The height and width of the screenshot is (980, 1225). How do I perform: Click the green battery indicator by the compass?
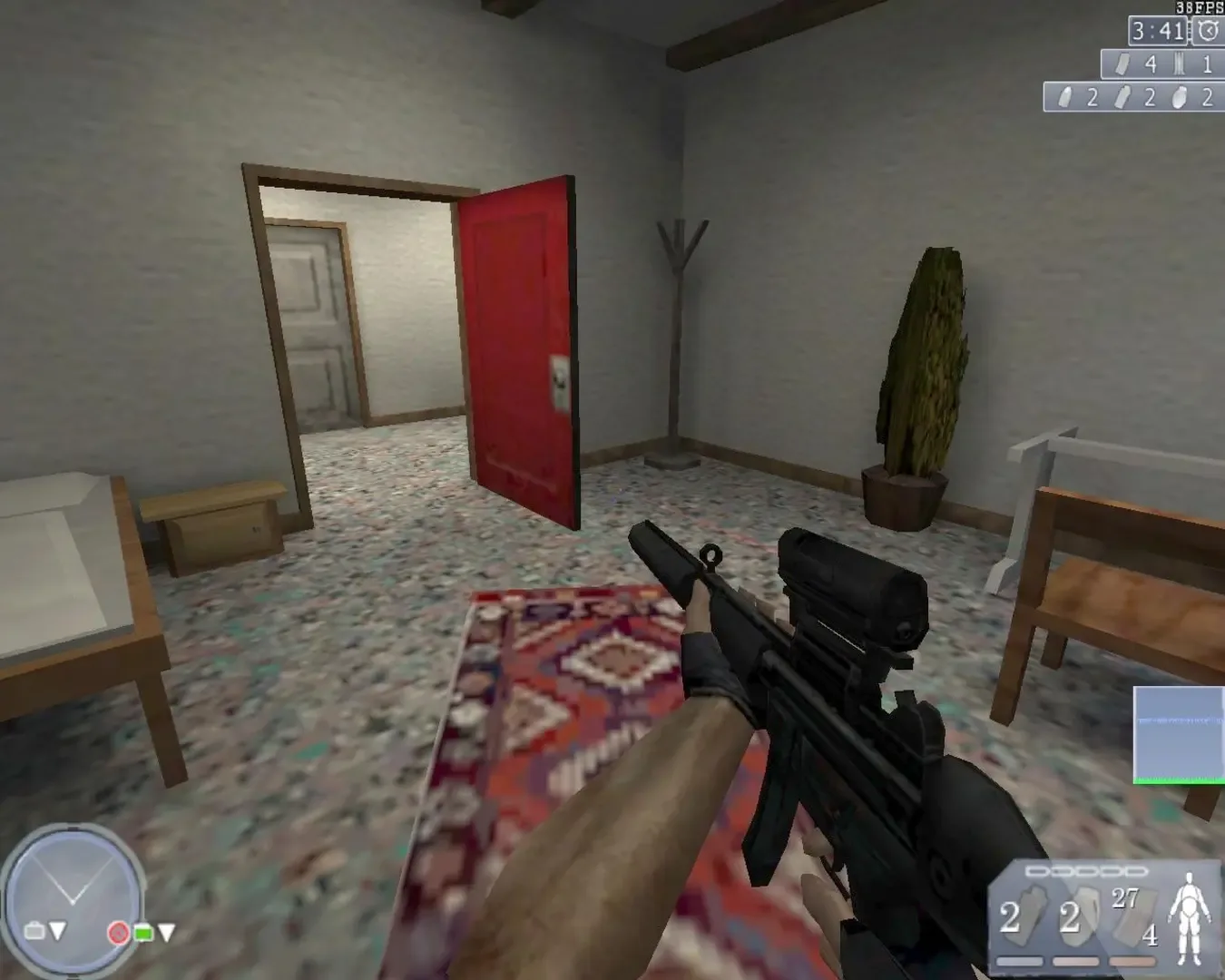pyautogui.click(x=143, y=933)
